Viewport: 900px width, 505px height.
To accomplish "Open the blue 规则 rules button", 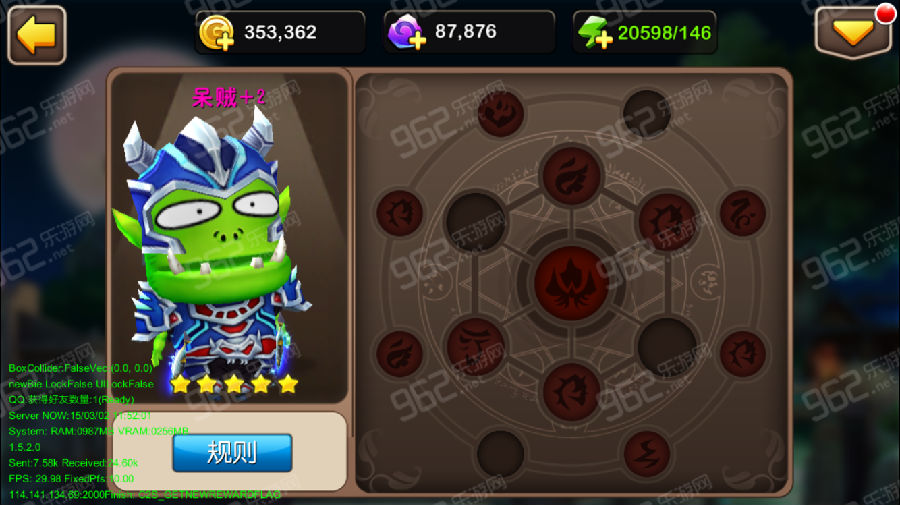I will (x=232, y=453).
